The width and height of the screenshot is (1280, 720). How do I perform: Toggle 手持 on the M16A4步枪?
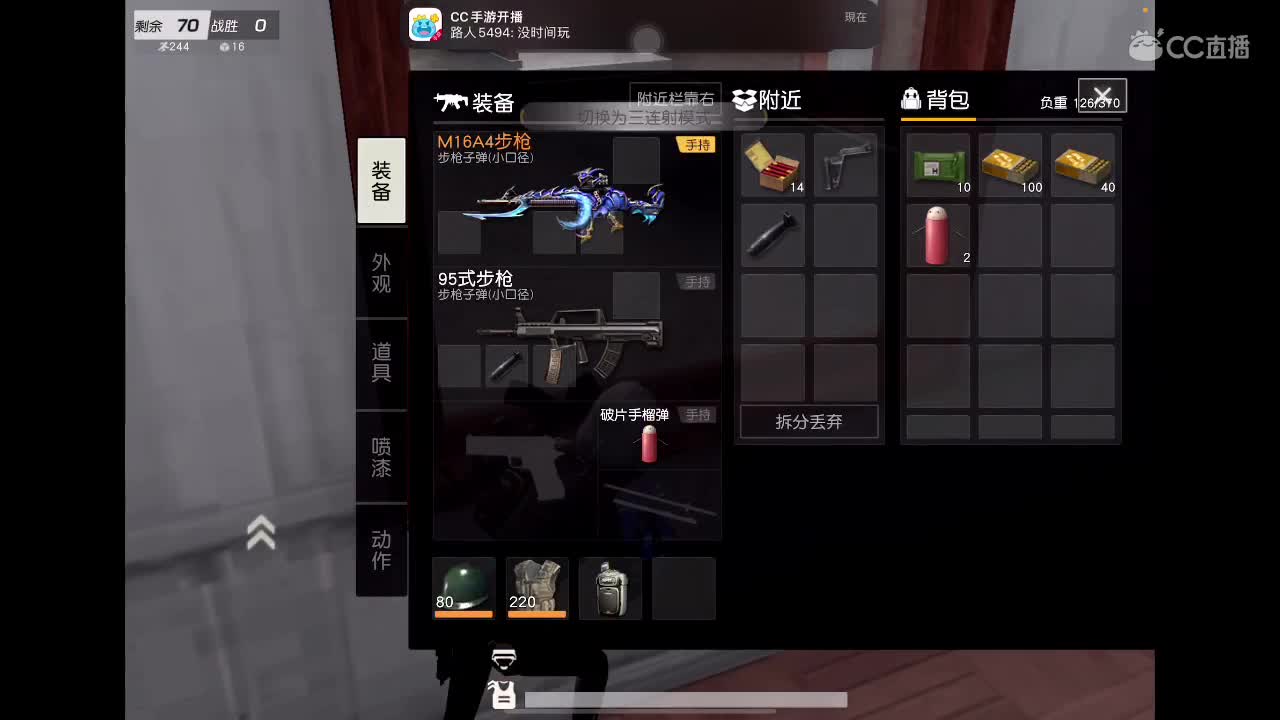point(697,144)
